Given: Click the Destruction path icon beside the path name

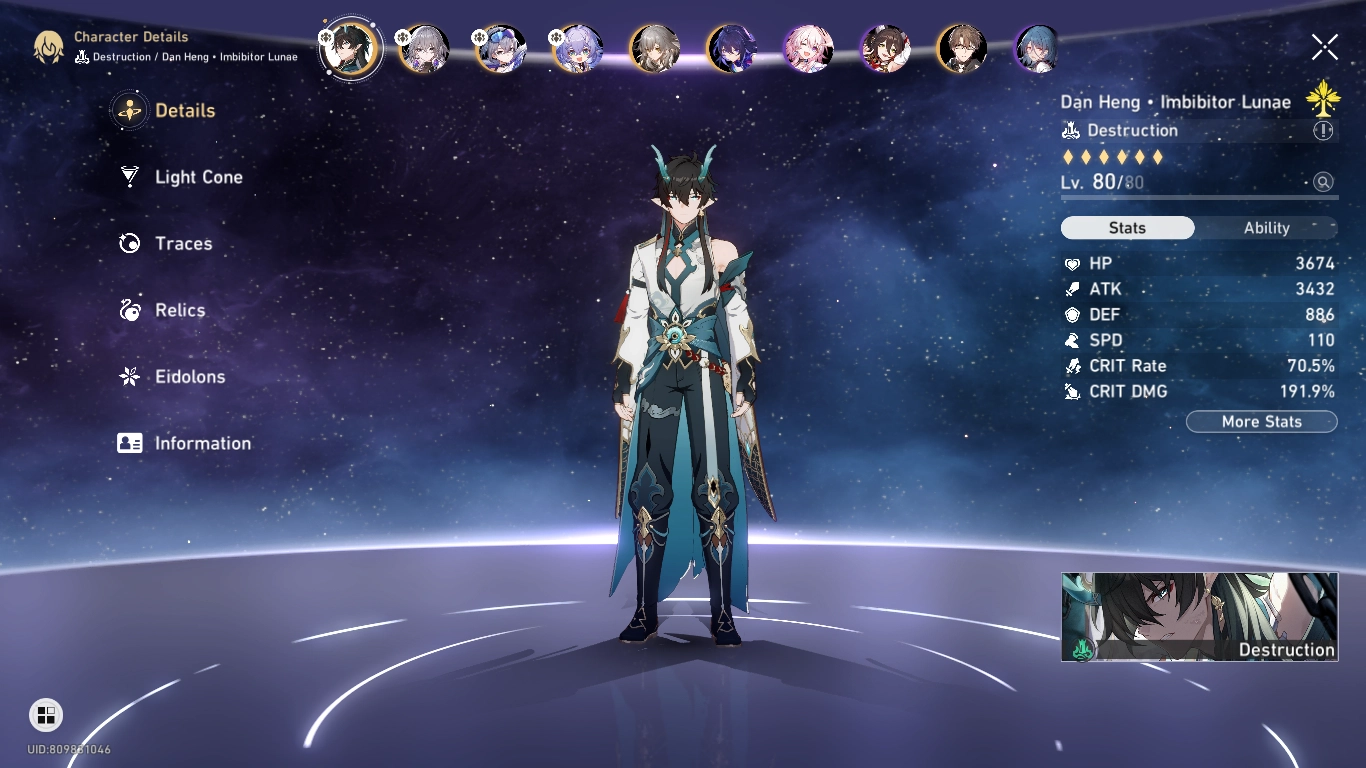Looking at the screenshot, I should coord(1070,130).
